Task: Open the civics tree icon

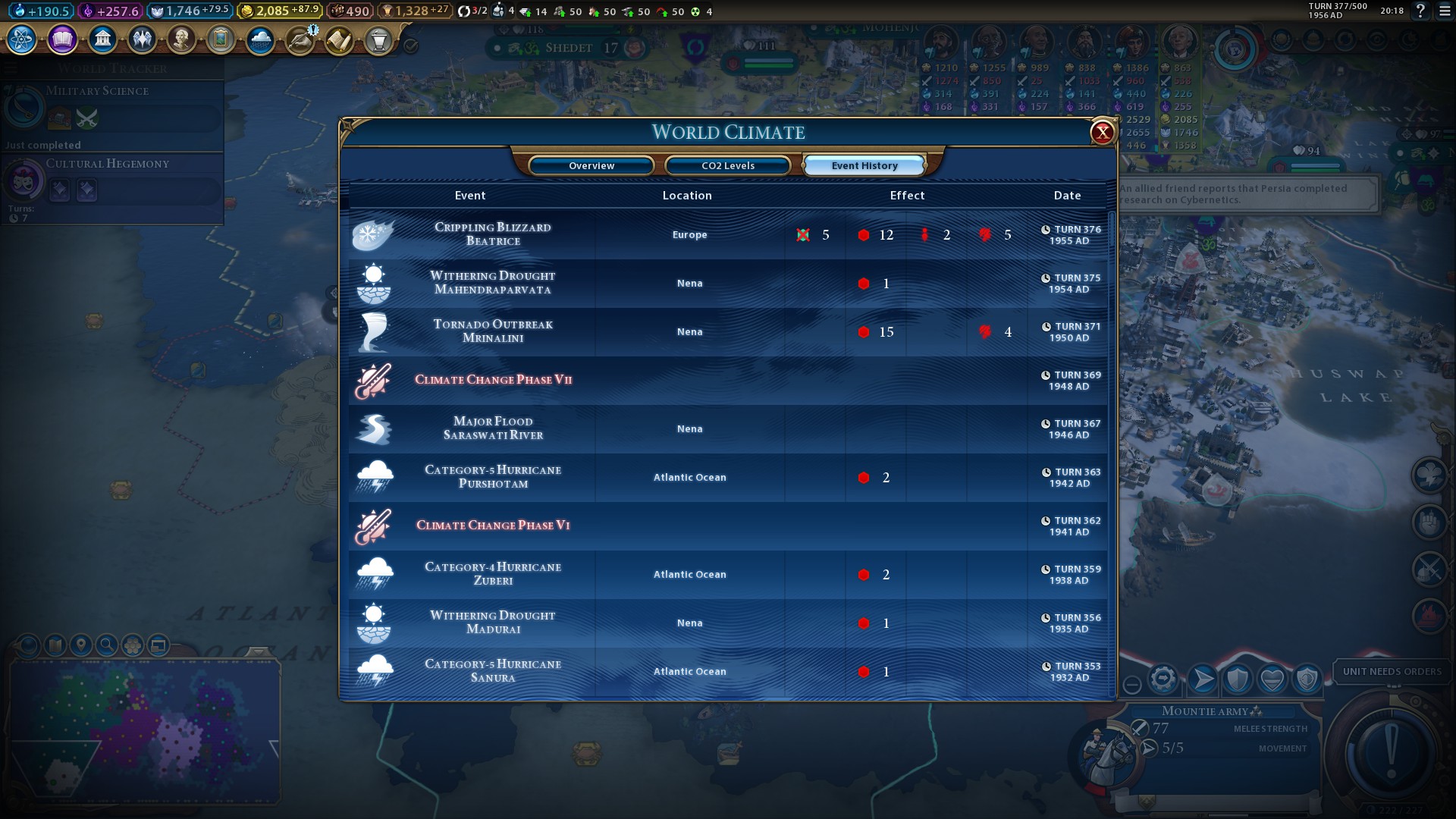Action: pyautogui.click(x=62, y=39)
